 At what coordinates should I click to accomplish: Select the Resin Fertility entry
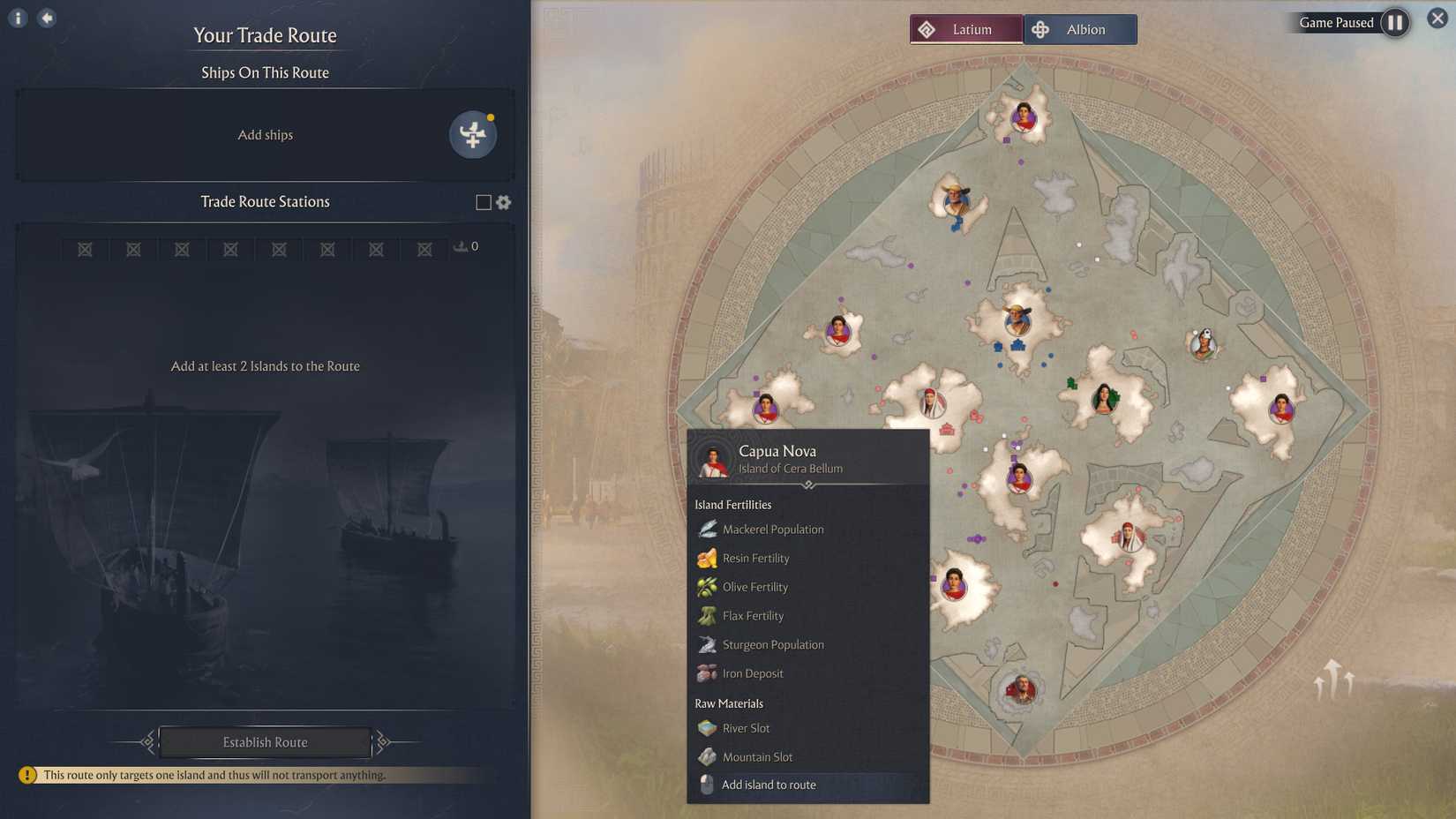[707, 558]
